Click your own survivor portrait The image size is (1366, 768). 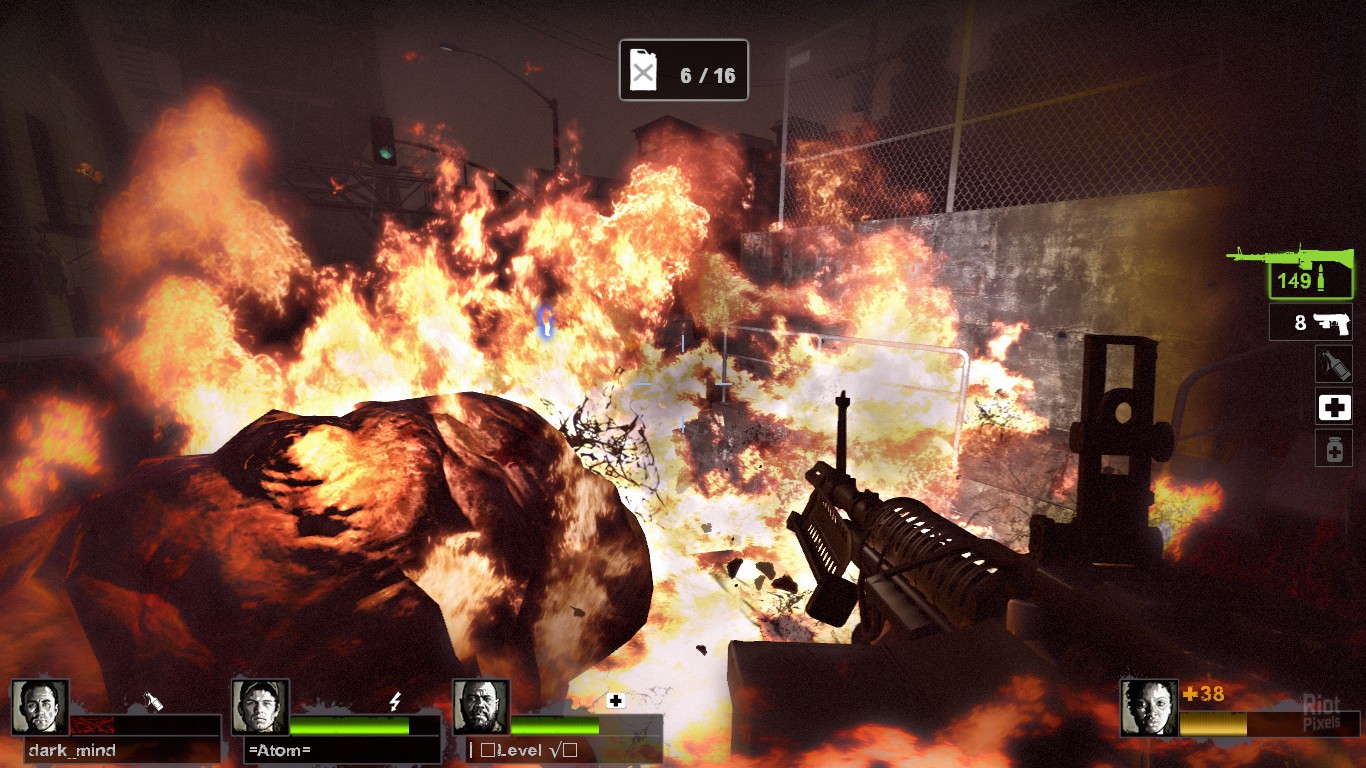pyautogui.click(x=1148, y=707)
